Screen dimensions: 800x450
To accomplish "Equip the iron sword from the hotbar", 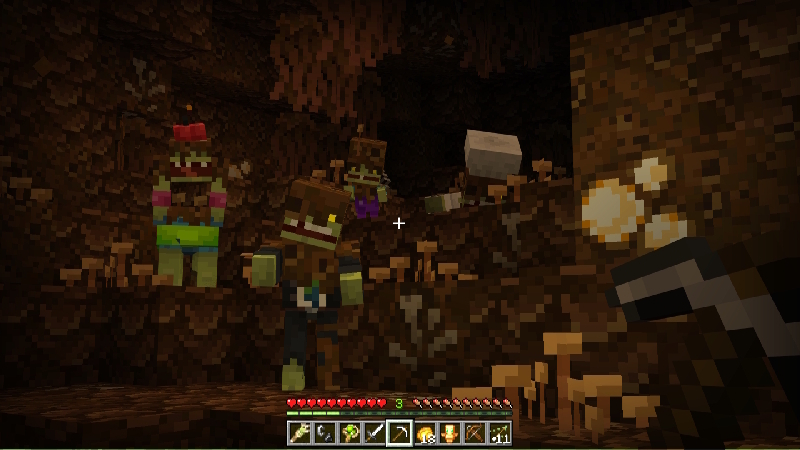I will pyautogui.click(x=374, y=433).
